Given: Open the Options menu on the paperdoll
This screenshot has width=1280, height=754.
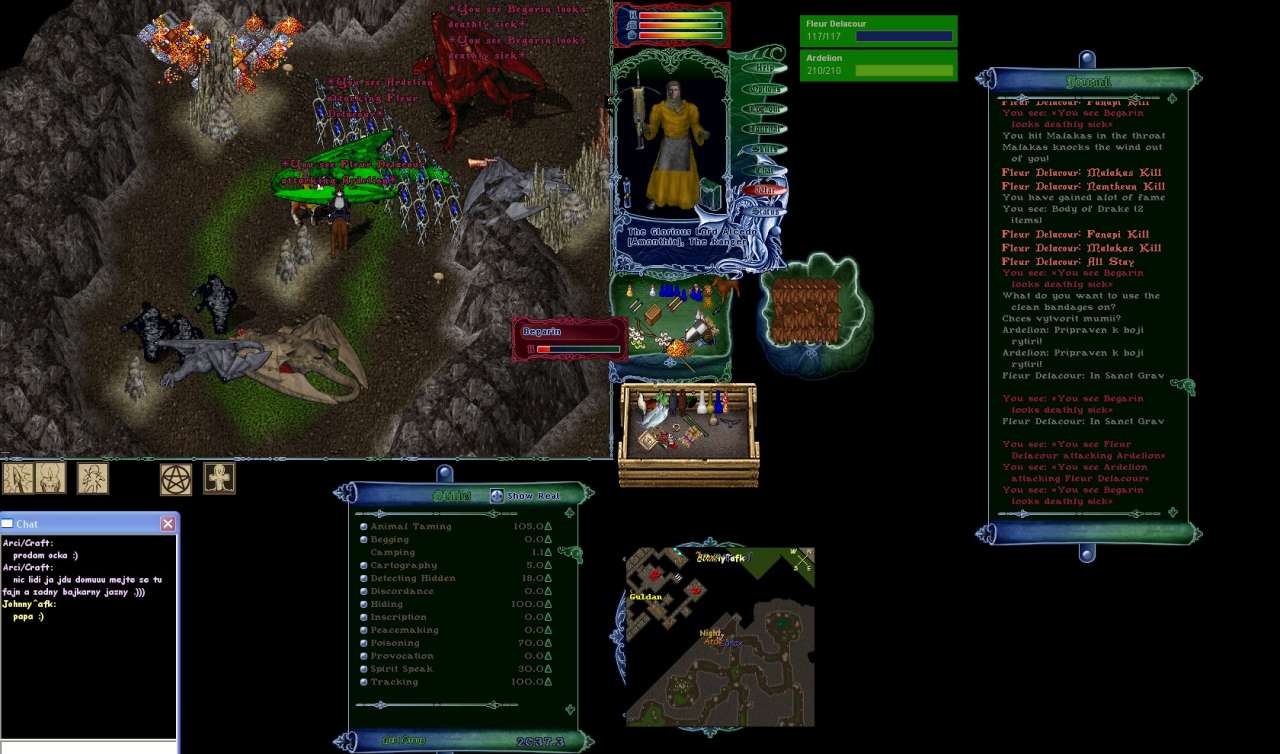Looking at the screenshot, I should pos(765,89).
